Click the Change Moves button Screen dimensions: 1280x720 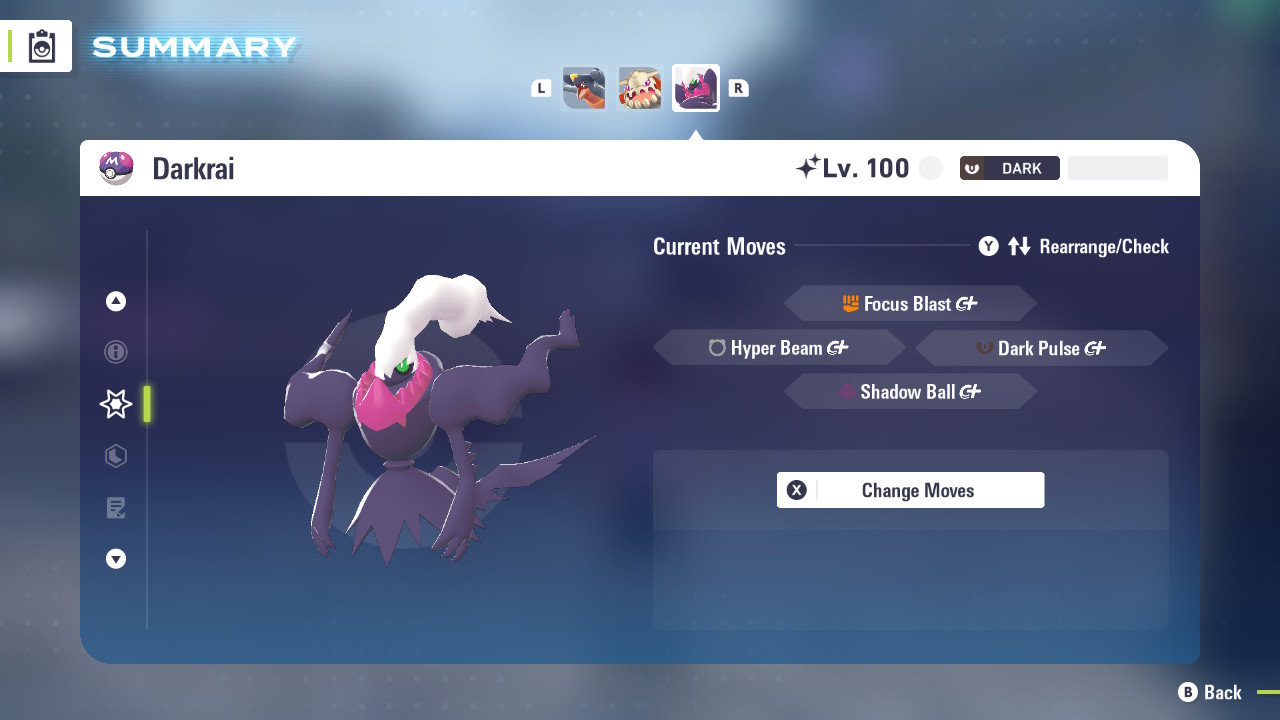coord(910,490)
